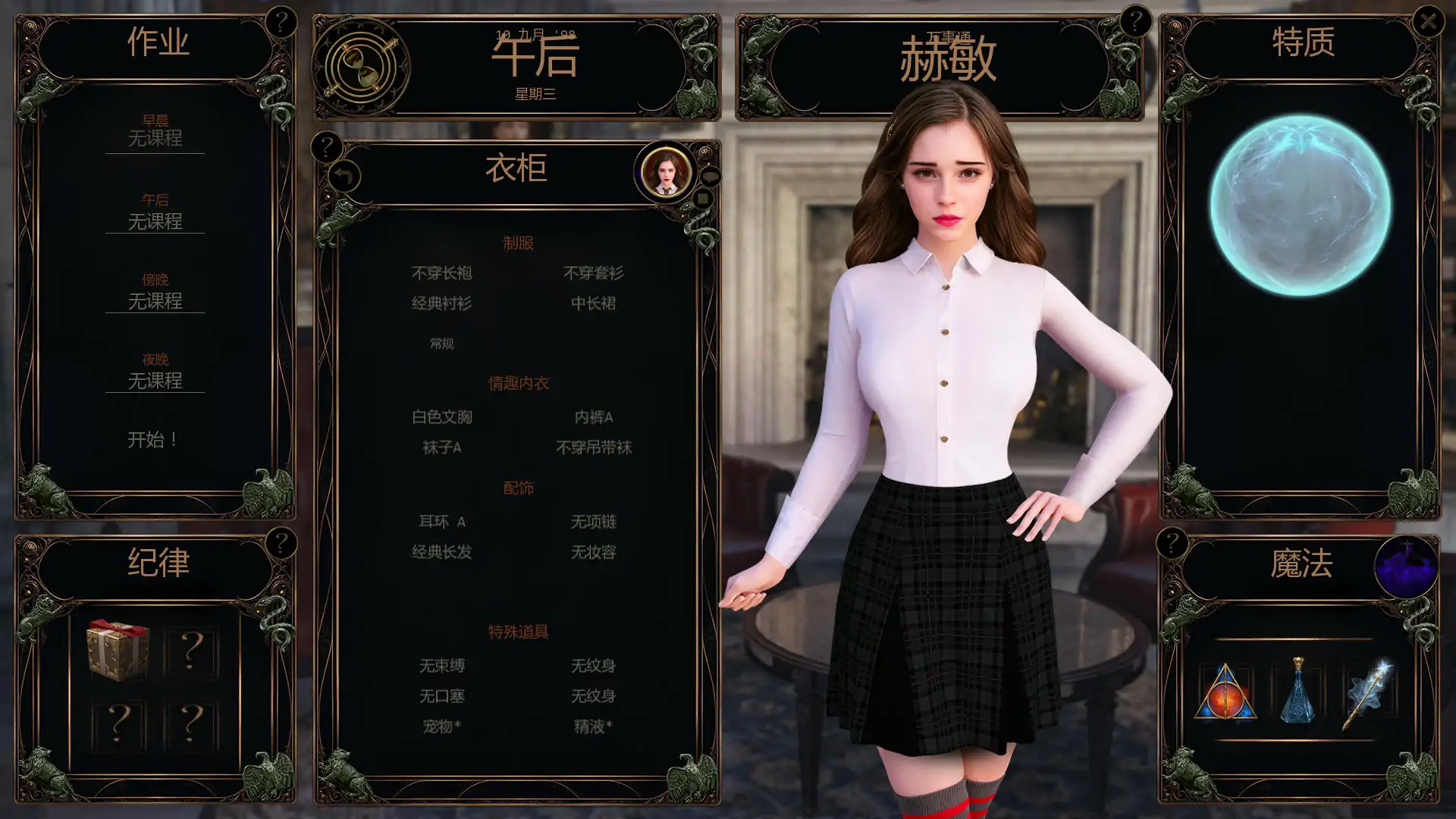Cycle the 耳环 A earrings option
1456x819 pixels.
tap(444, 522)
